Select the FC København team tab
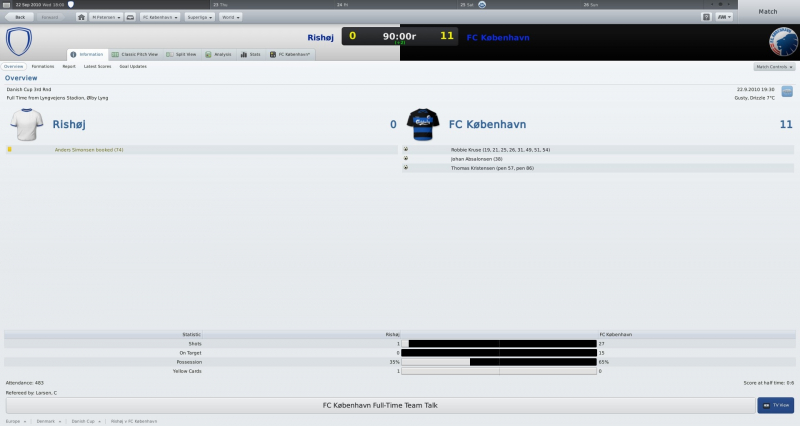This screenshot has height=426, width=800. (292, 54)
